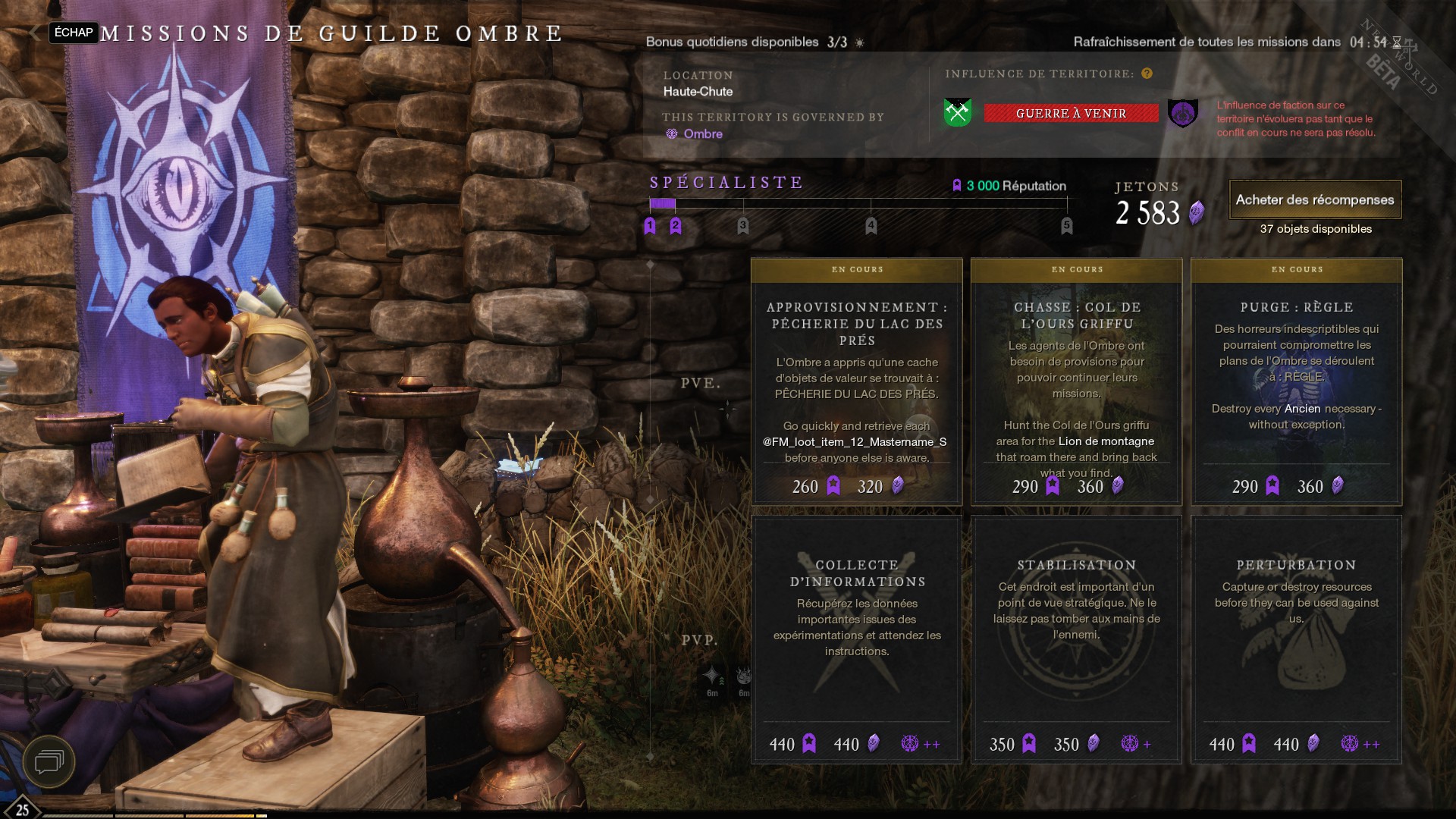Click the green crossed-axes faction emblem
This screenshot has height=819, width=1456.
pyautogui.click(x=958, y=113)
